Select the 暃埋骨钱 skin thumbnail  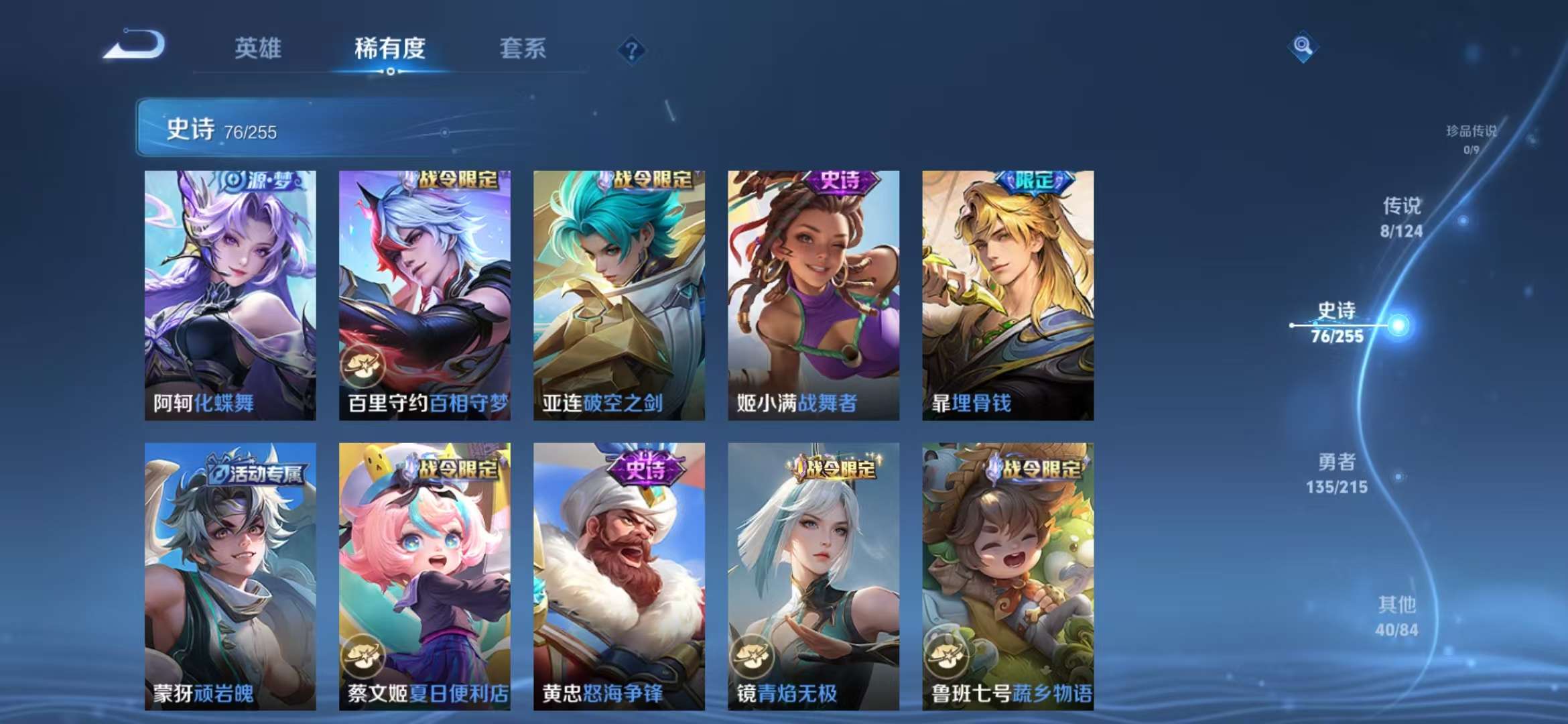point(1008,295)
